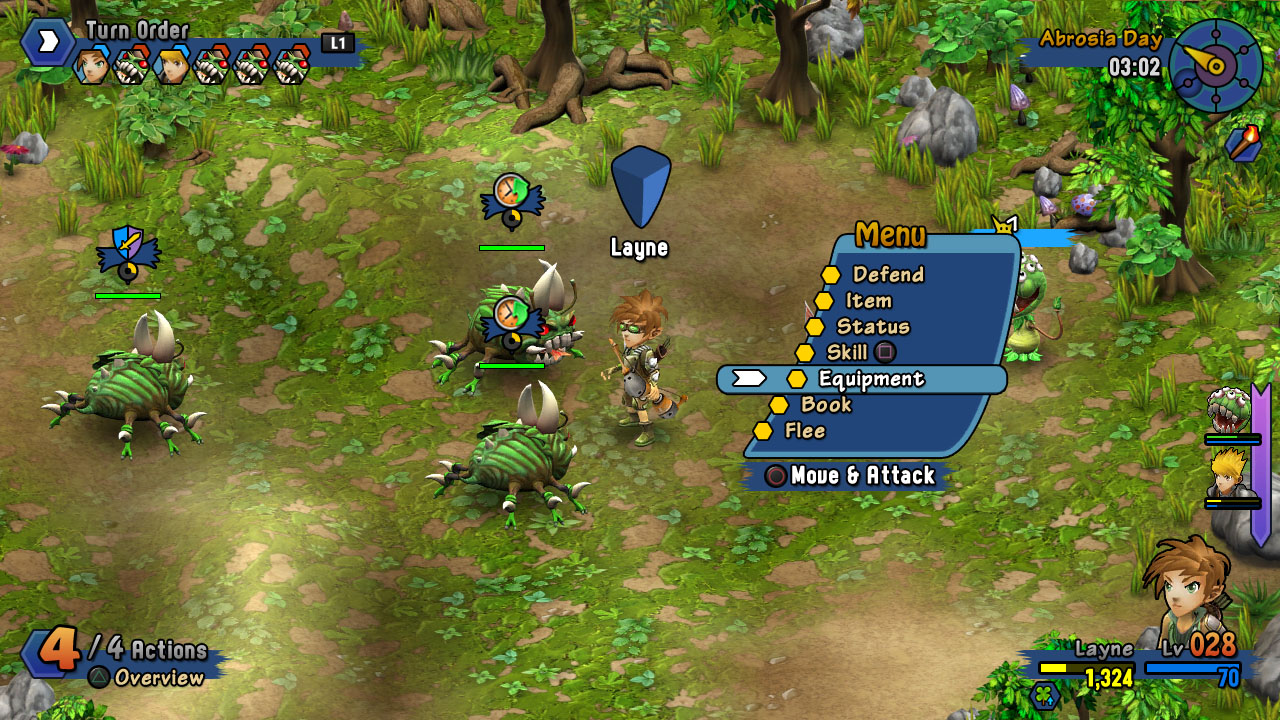The image size is (1280, 720).
Task: Select the highlighted Equipment option
Action: coord(870,379)
